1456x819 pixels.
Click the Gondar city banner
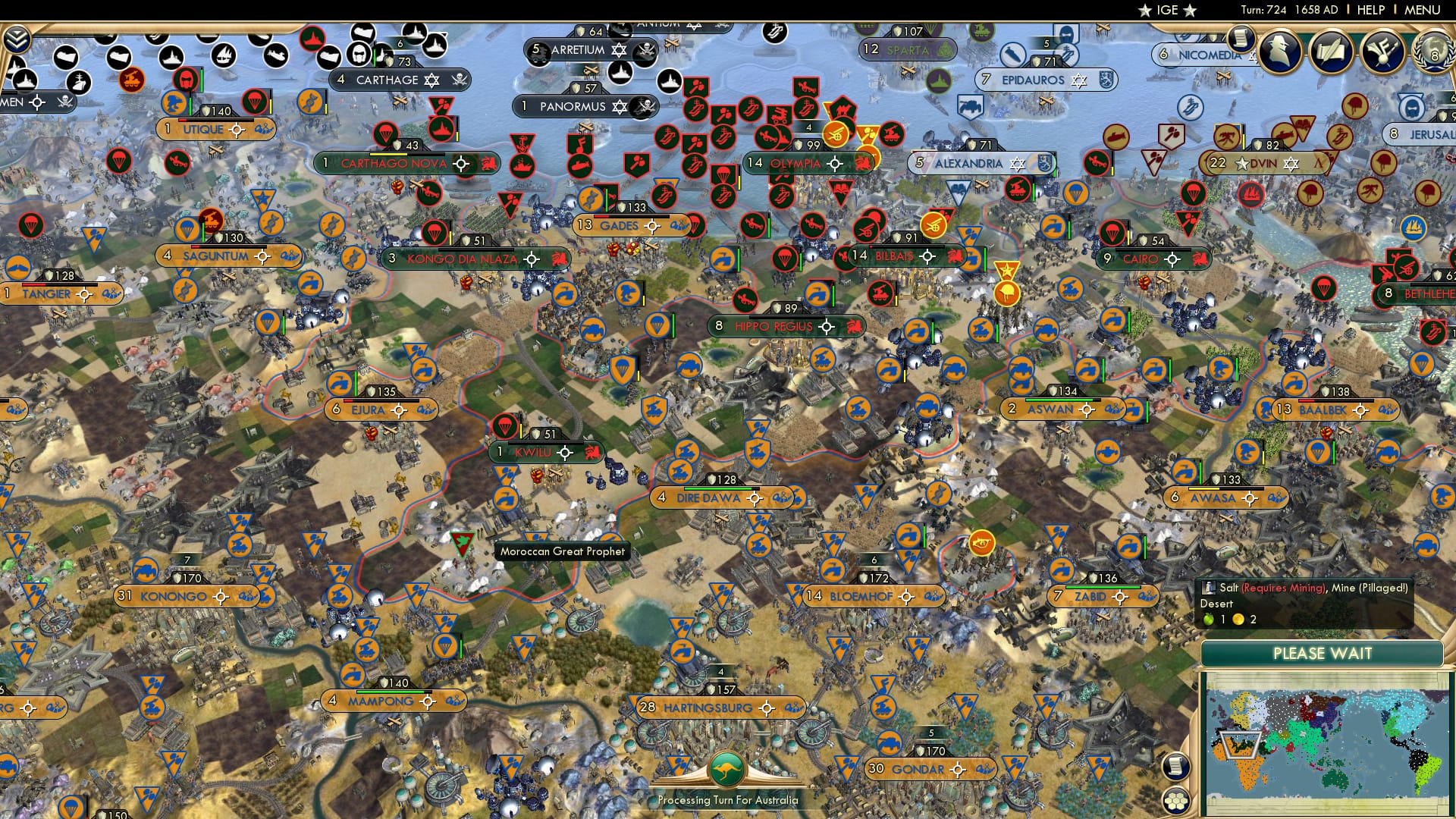point(919,768)
